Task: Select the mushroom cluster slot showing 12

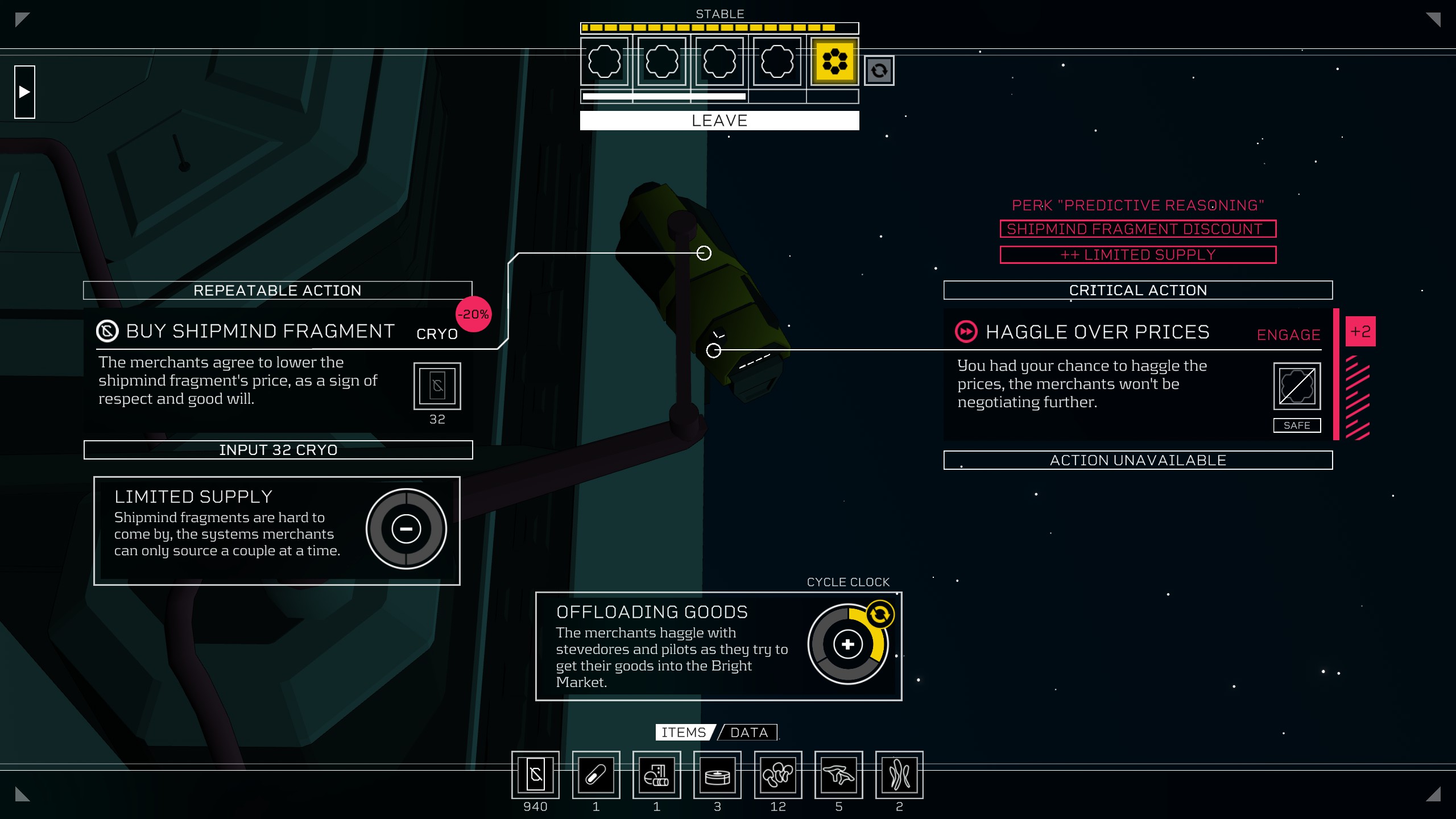Action: (x=777, y=775)
